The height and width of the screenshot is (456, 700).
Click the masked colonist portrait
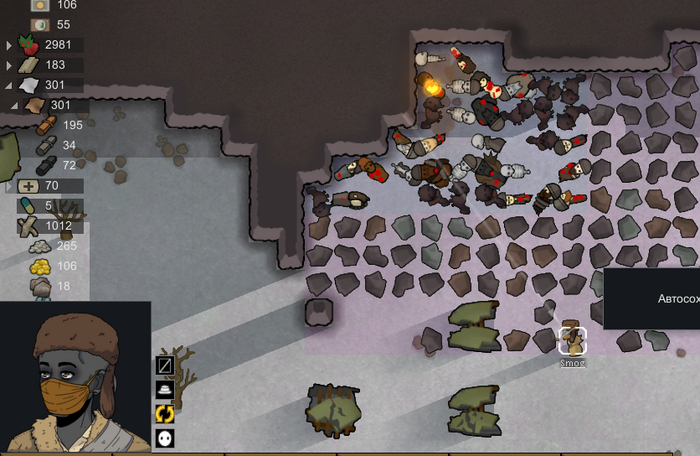(75, 379)
